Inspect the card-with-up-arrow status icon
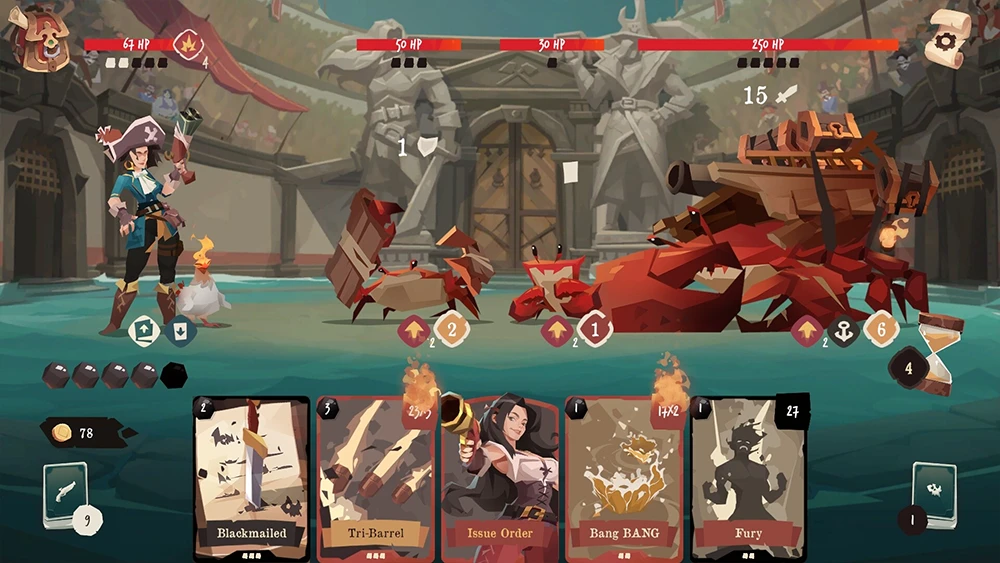This screenshot has width=1000, height=563. 144,329
